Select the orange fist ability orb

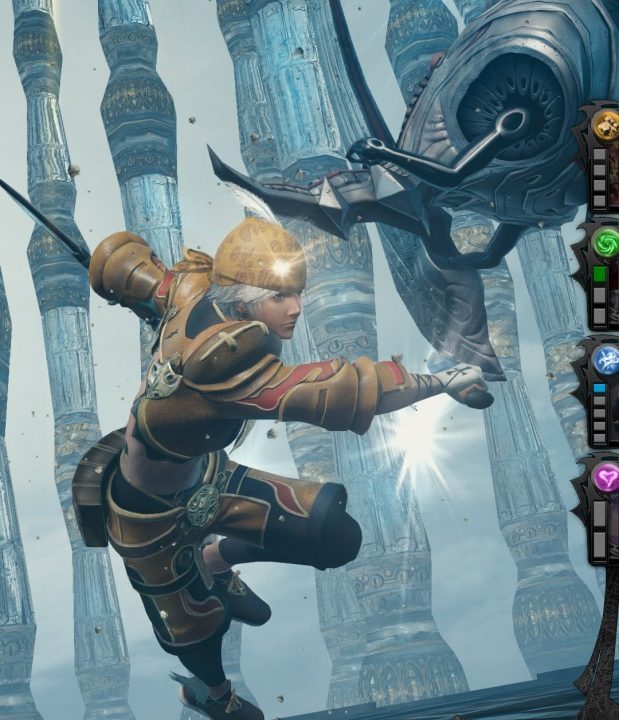pyautogui.click(x=606, y=125)
